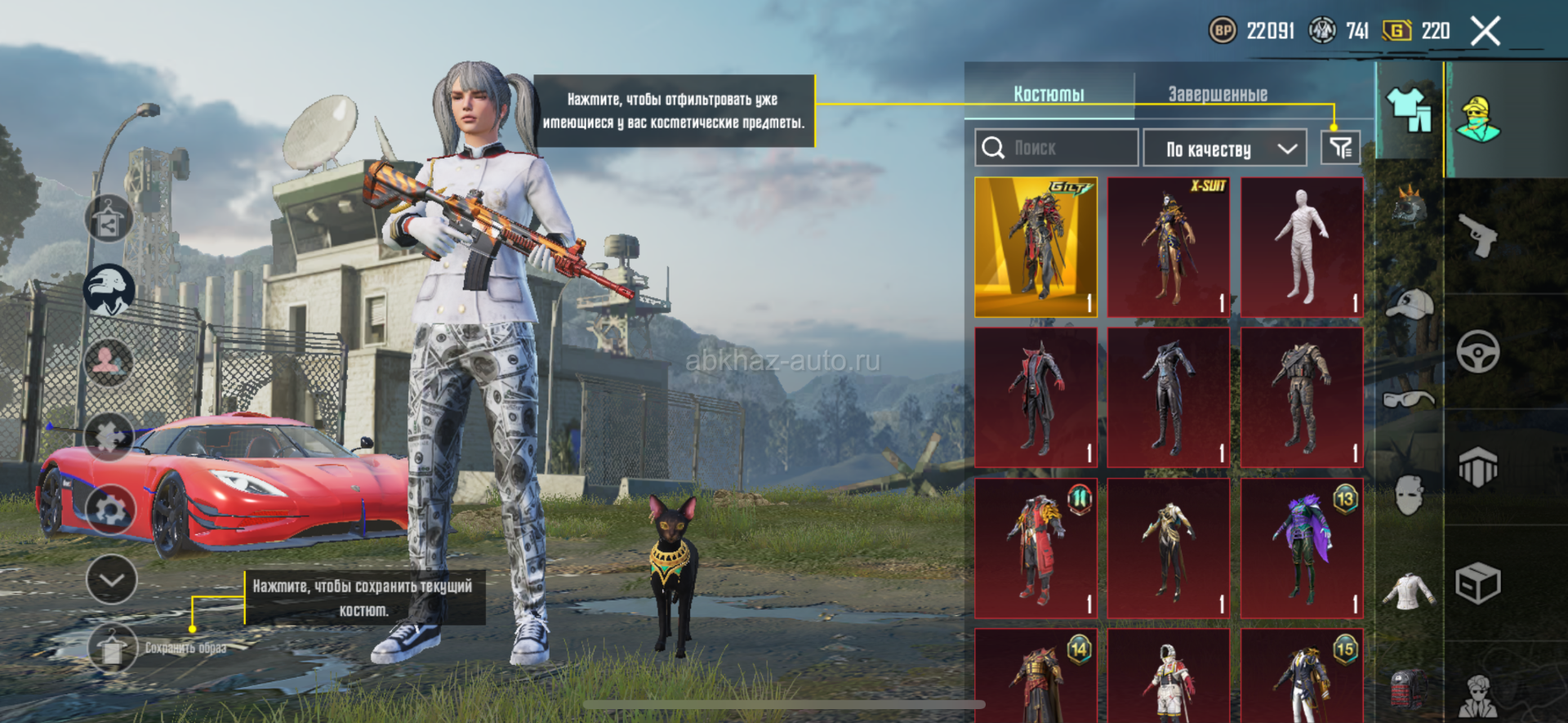Switch to the Костюмы tab

point(1049,94)
